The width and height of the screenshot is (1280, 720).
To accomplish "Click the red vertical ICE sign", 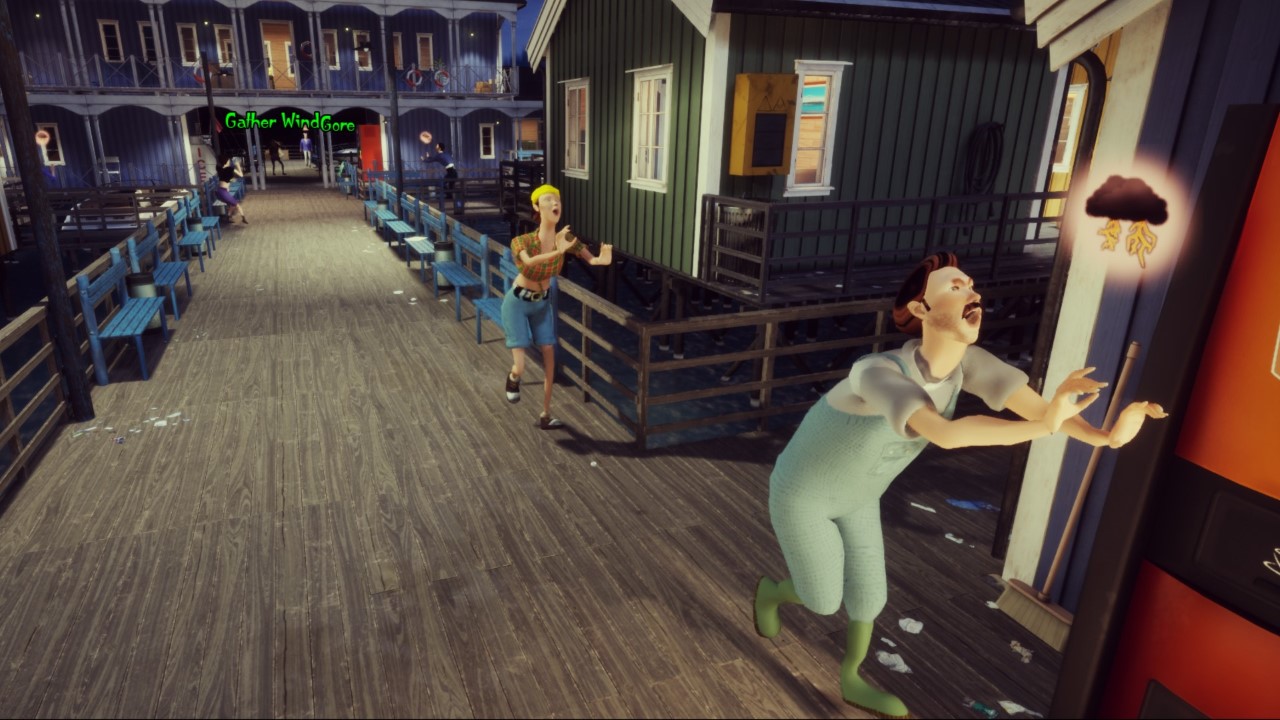I will click(x=201, y=165).
